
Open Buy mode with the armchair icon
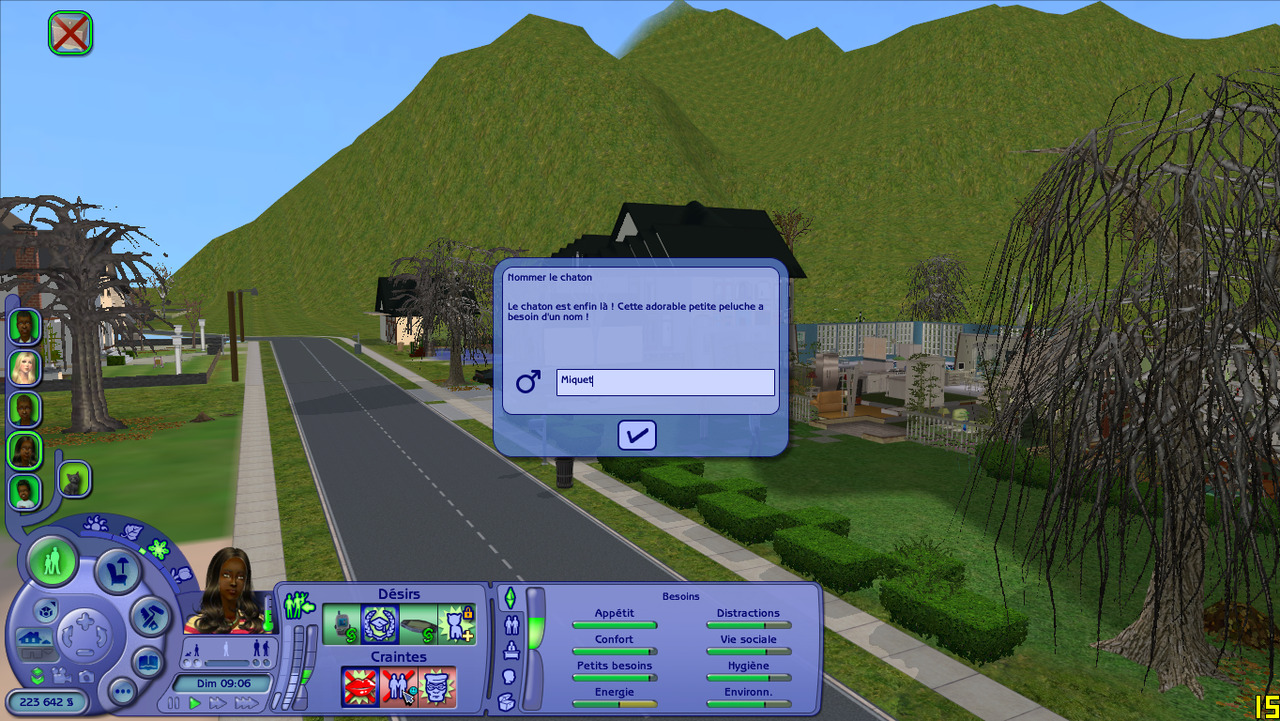[118, 571]
